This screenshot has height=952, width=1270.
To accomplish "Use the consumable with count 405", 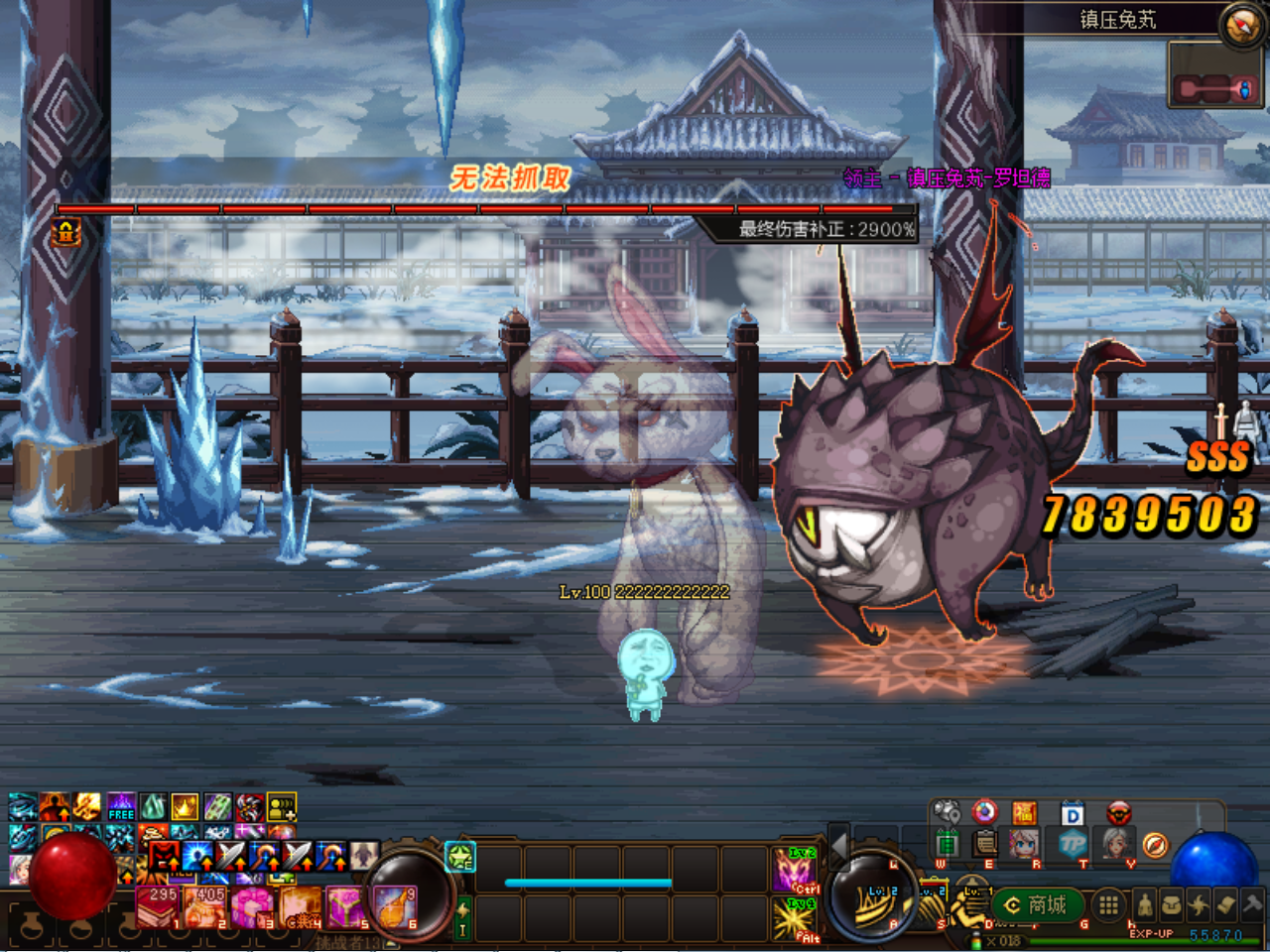I will click(205, 907).
